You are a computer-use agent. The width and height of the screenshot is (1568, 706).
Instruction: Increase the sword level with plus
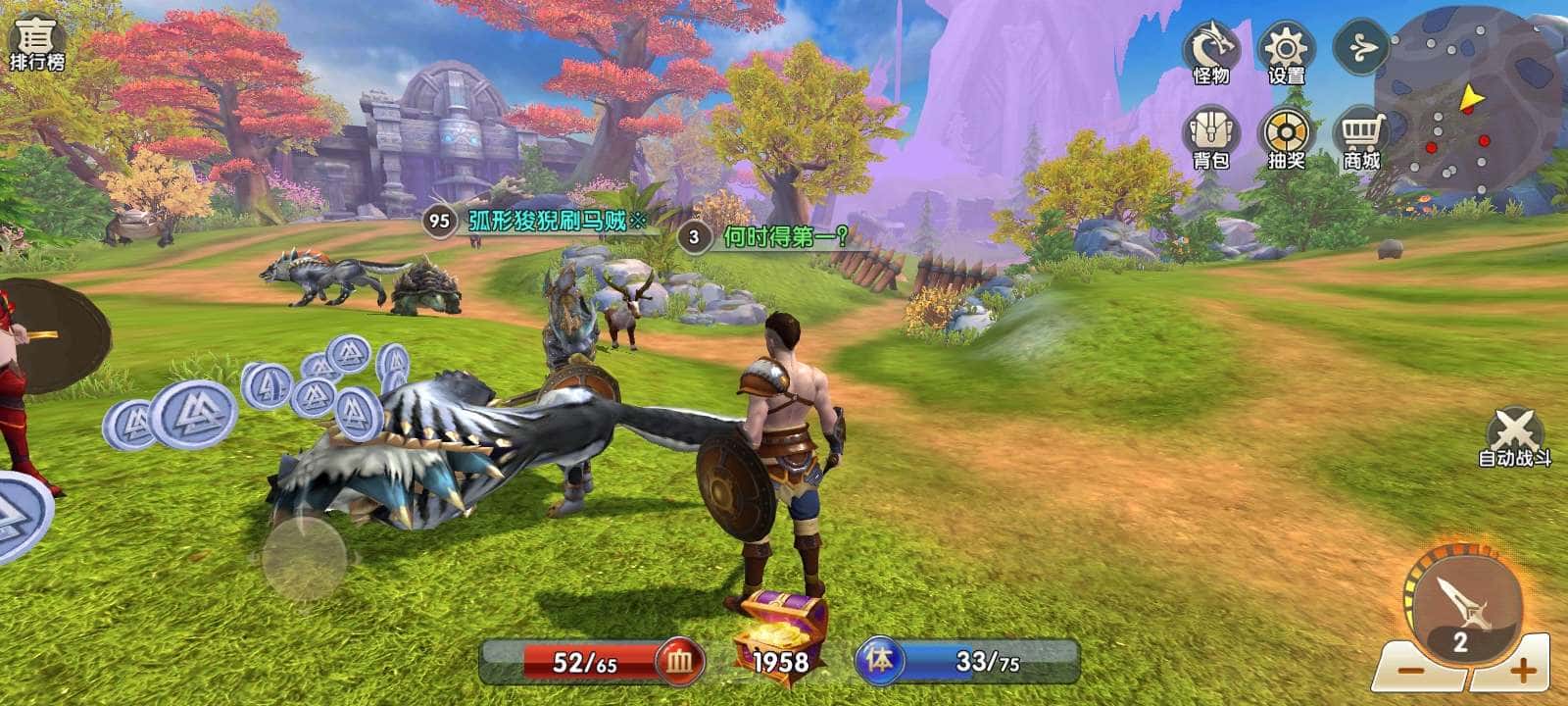point(1521,672)
